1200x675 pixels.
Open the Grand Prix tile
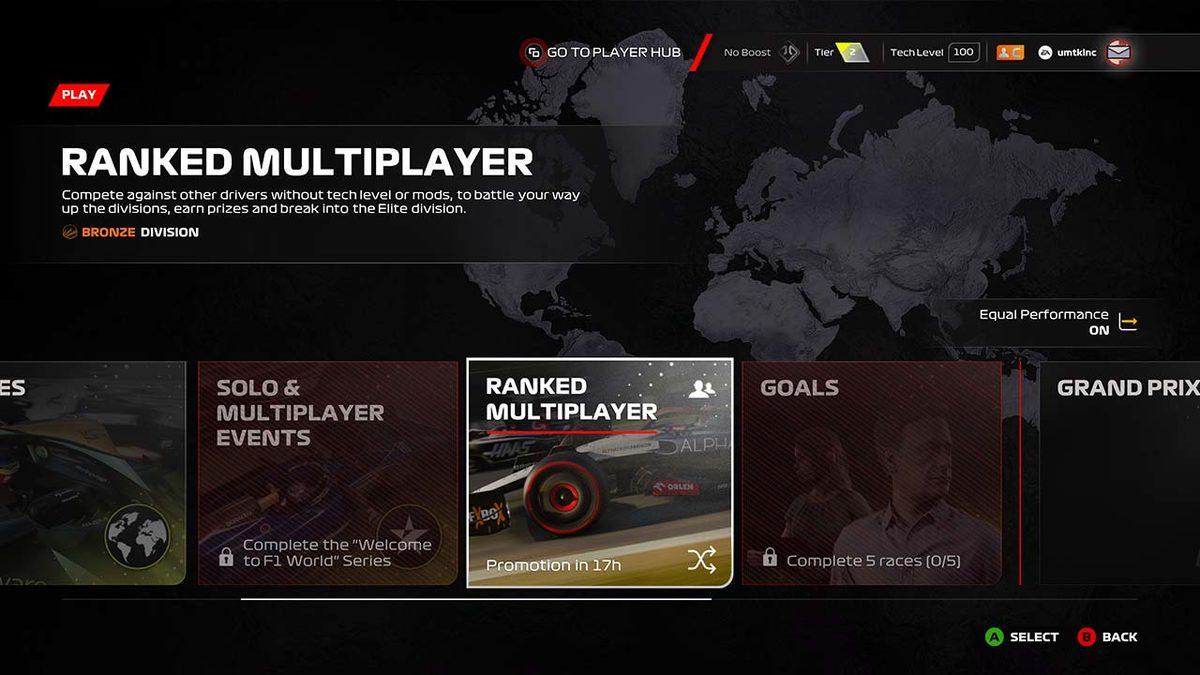coord(1120,472)
